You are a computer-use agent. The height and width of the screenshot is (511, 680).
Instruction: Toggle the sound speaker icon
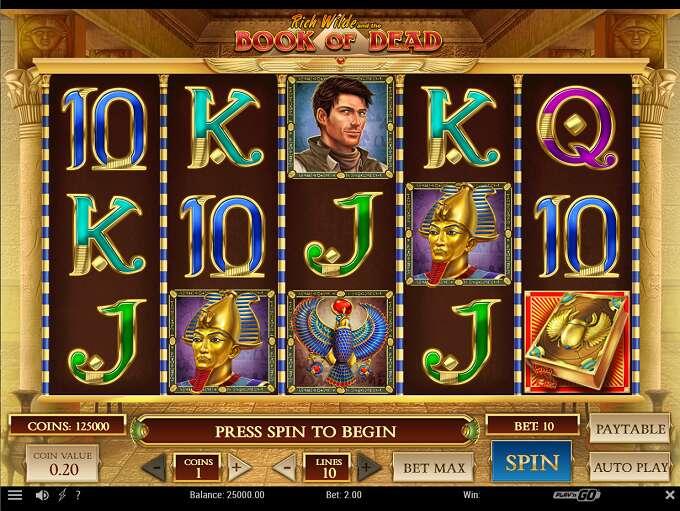point(42,495)
